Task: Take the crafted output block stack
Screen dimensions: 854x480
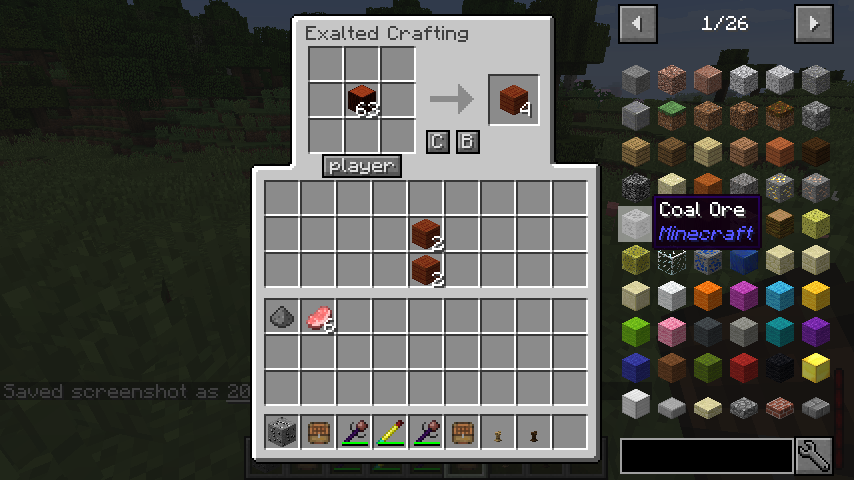Action: click(x=514, y=100)
